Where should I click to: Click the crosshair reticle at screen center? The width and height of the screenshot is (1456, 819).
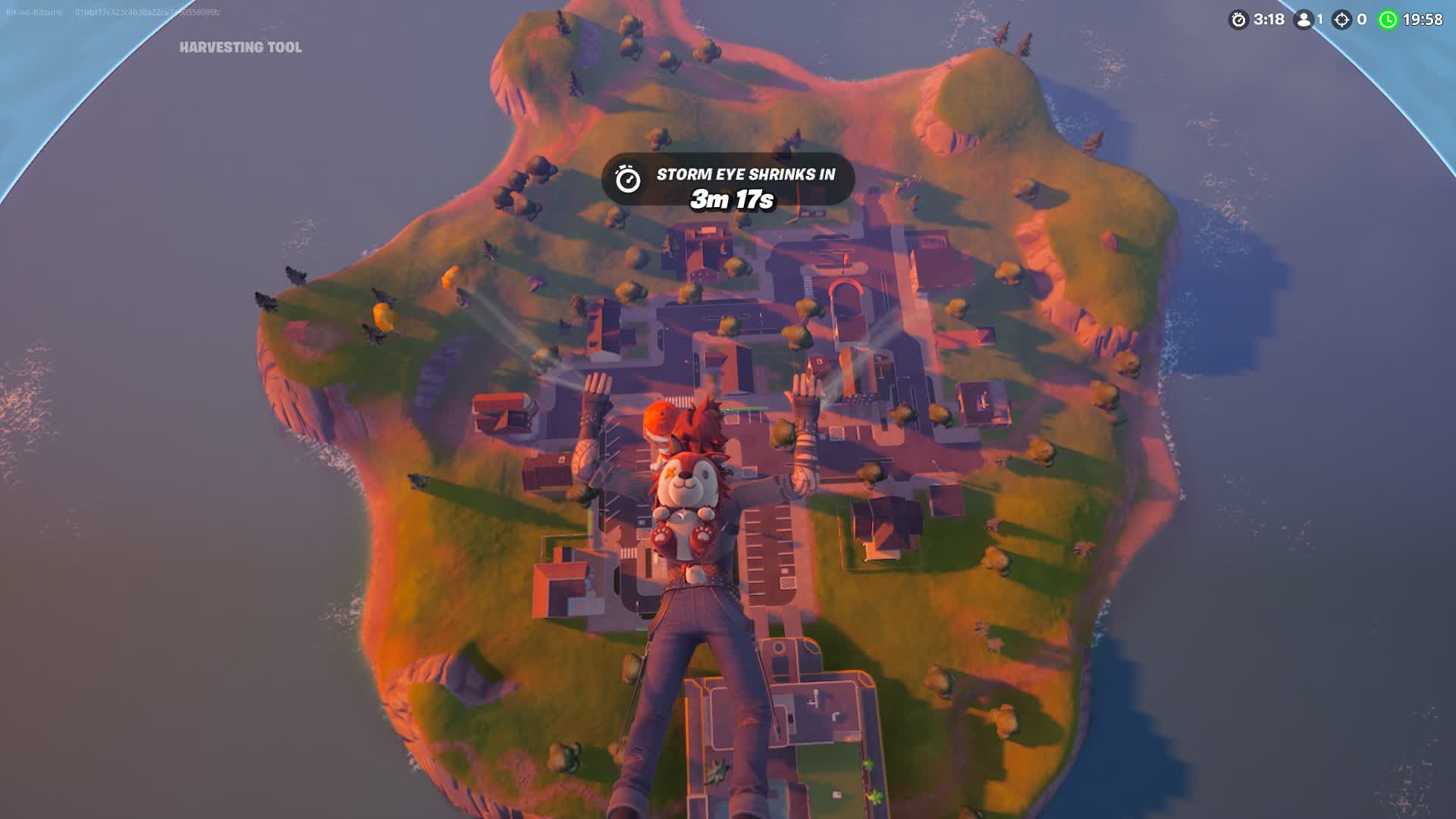[726, 408]
